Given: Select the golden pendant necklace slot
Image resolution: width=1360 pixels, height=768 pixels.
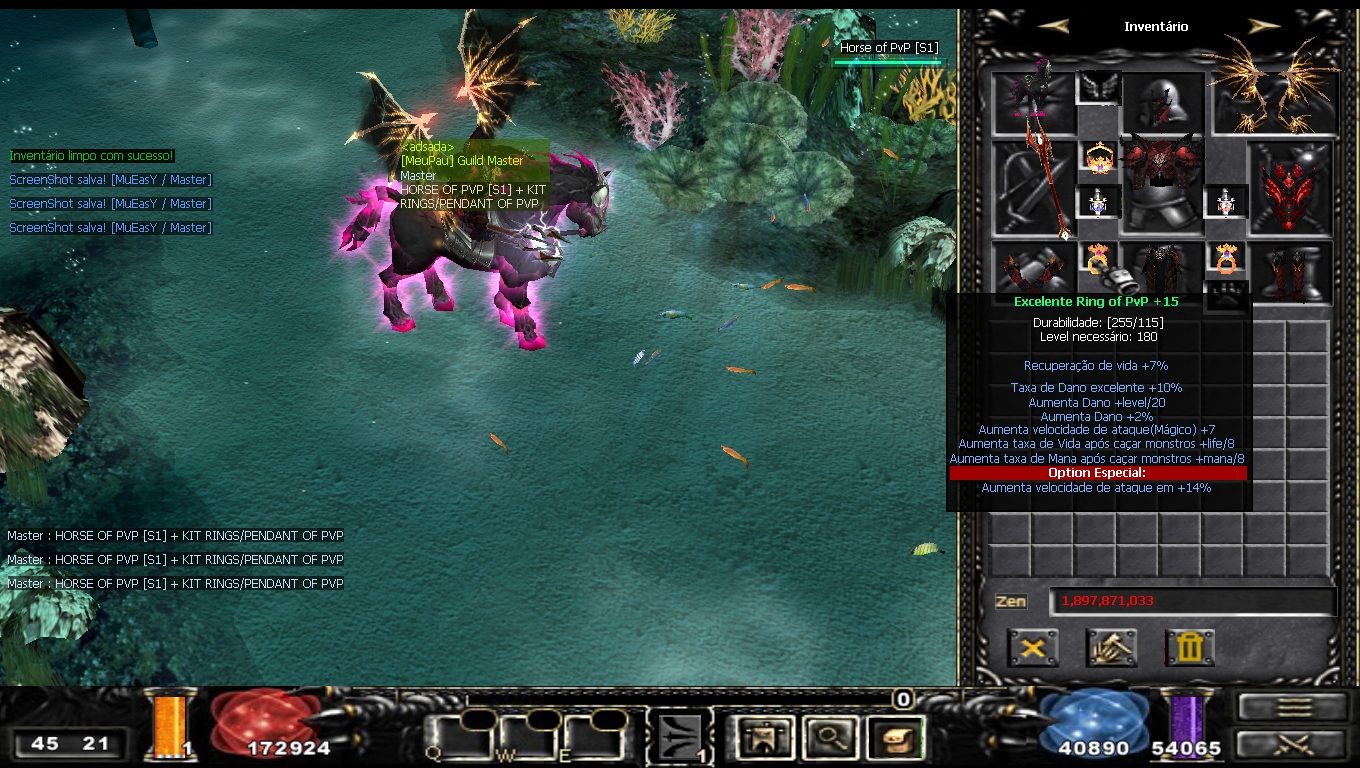Looking at the screenshot, I should coord(1099,158).
